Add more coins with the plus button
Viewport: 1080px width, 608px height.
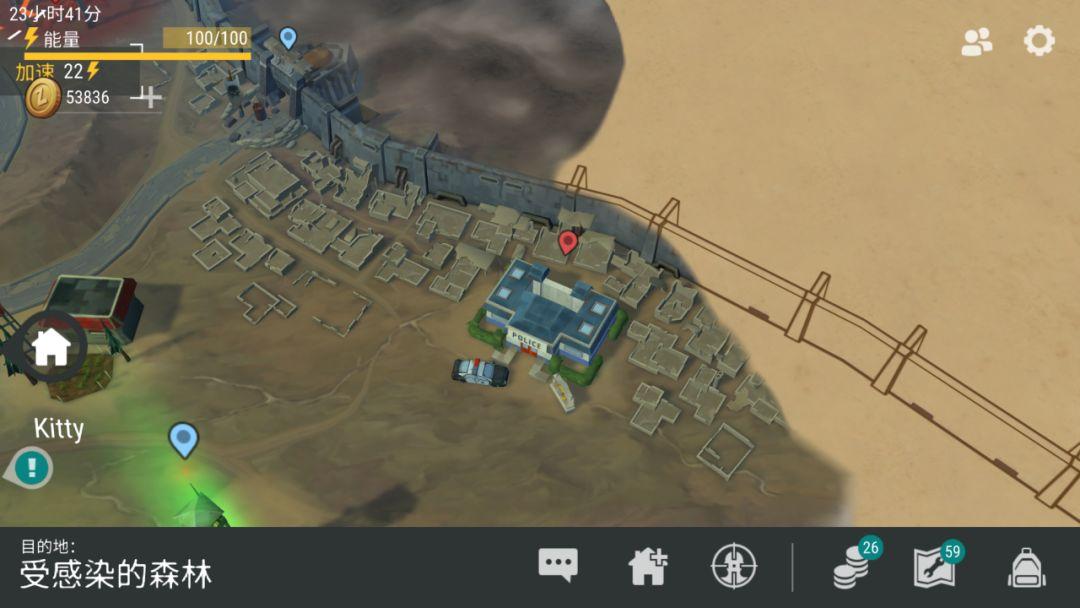pyautogui.click(x=149, y=97)
